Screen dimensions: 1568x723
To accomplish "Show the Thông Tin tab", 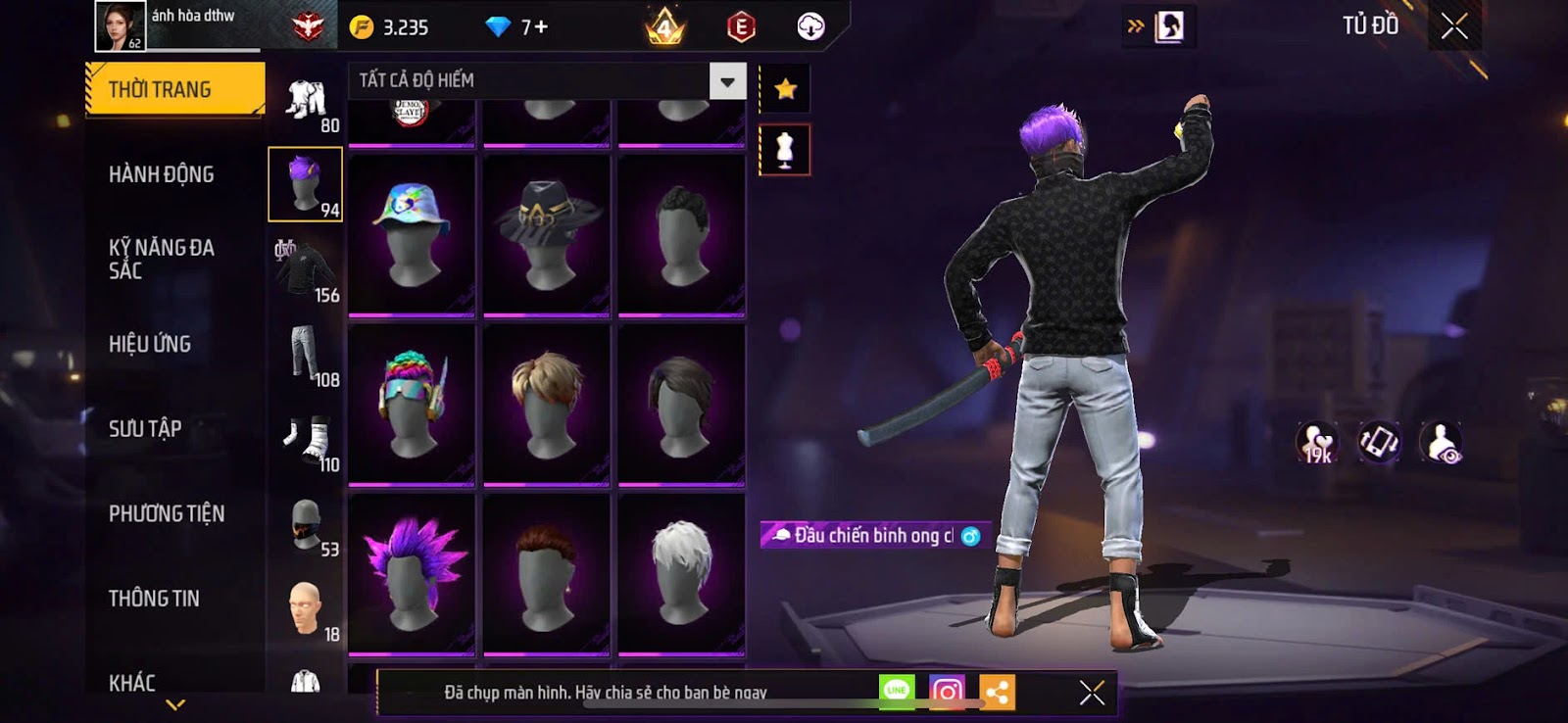I will tap(154, 599).
